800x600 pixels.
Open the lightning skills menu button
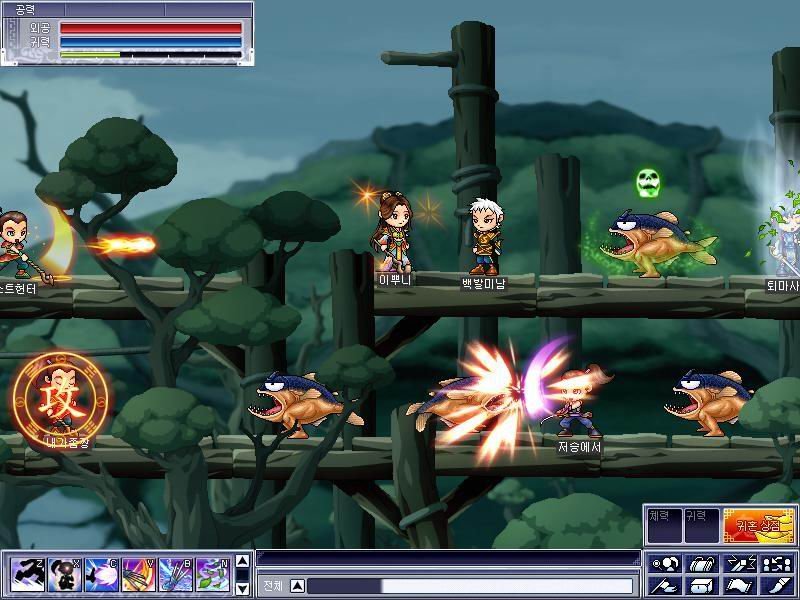click(737, 564)
